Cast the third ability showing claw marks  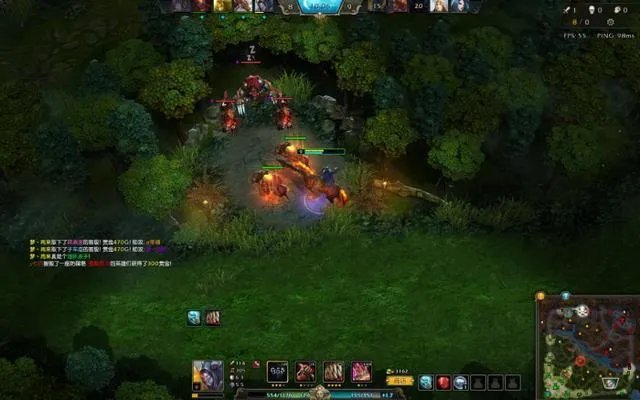(x=334, y=372)
